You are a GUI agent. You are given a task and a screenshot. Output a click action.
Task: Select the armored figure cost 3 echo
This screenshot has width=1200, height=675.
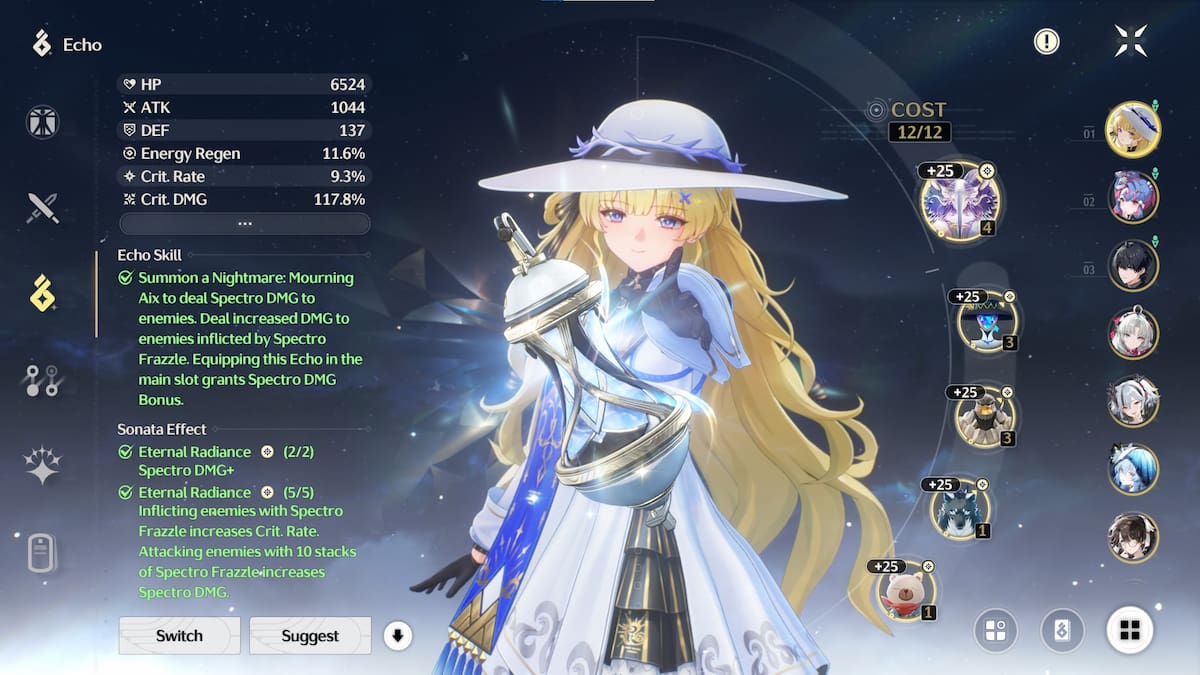coord(984,417)
